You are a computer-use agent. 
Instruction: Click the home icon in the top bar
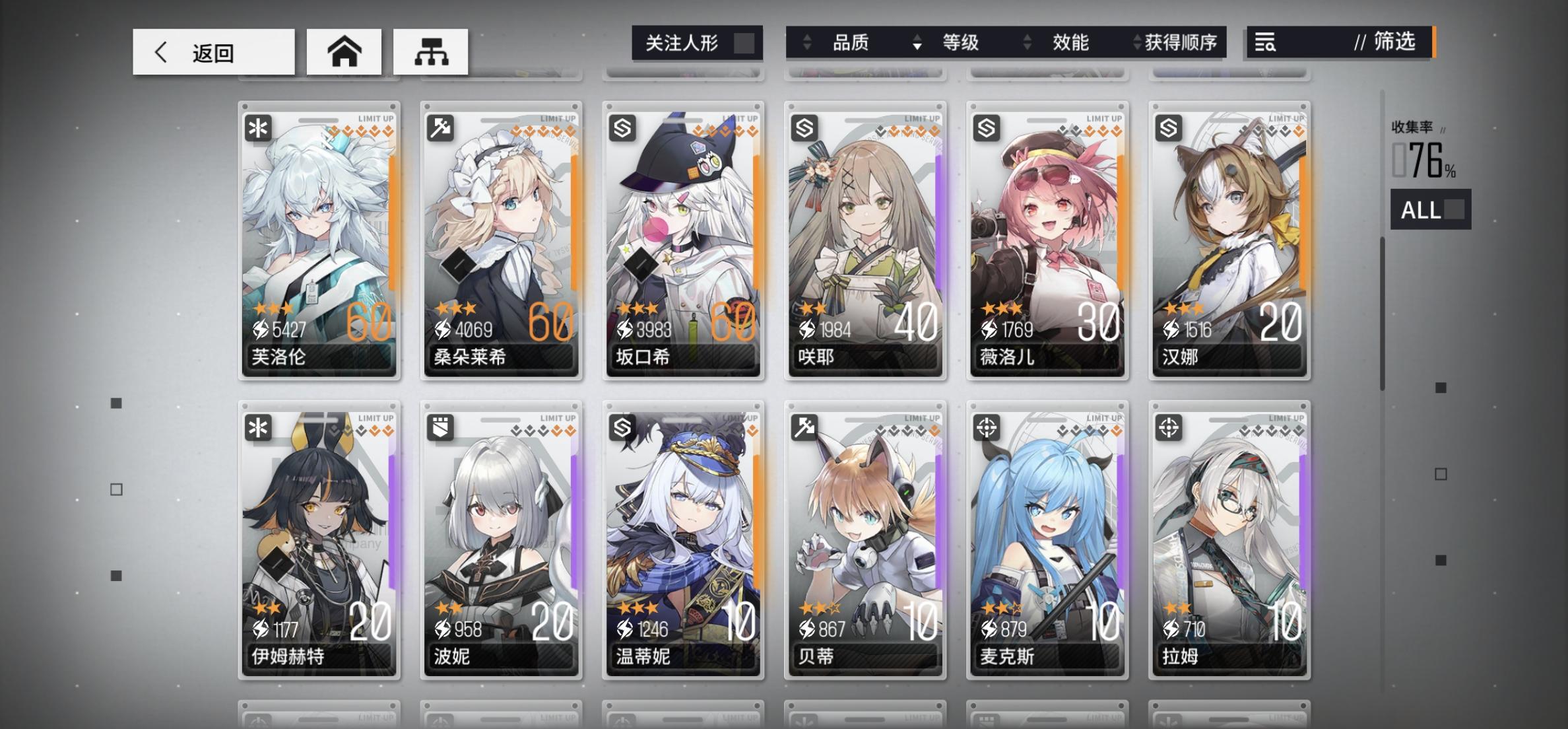tap(344, 52)
